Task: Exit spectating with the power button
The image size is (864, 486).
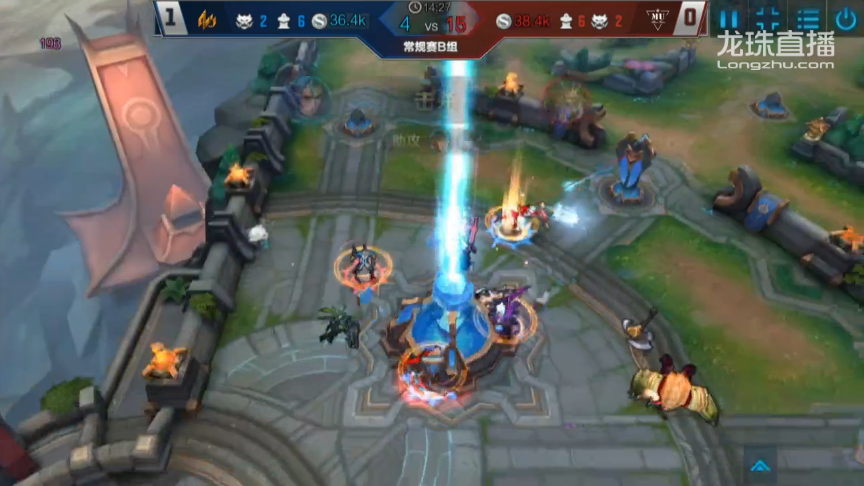Action: [846, 18]
